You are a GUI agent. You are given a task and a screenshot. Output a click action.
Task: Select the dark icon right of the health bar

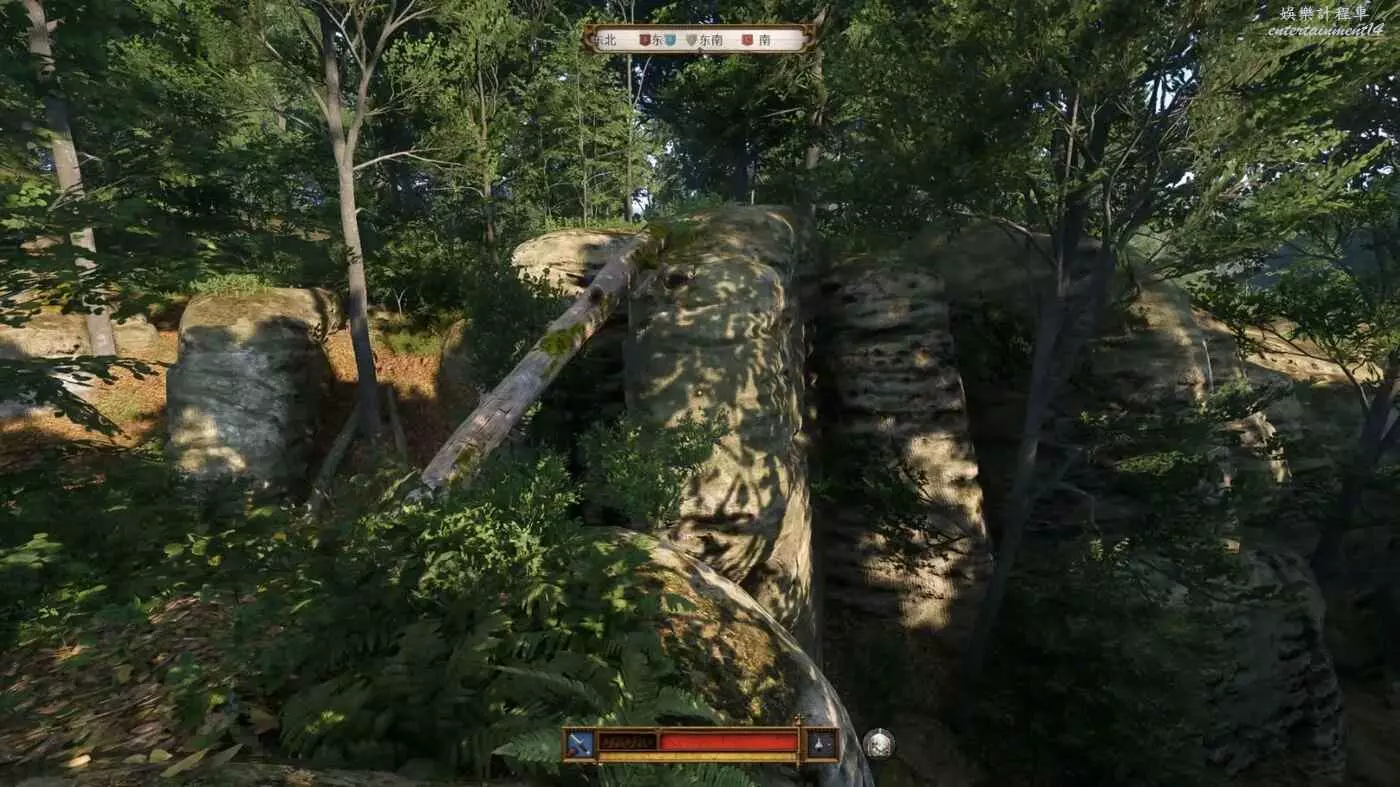(x=821, y=744)
